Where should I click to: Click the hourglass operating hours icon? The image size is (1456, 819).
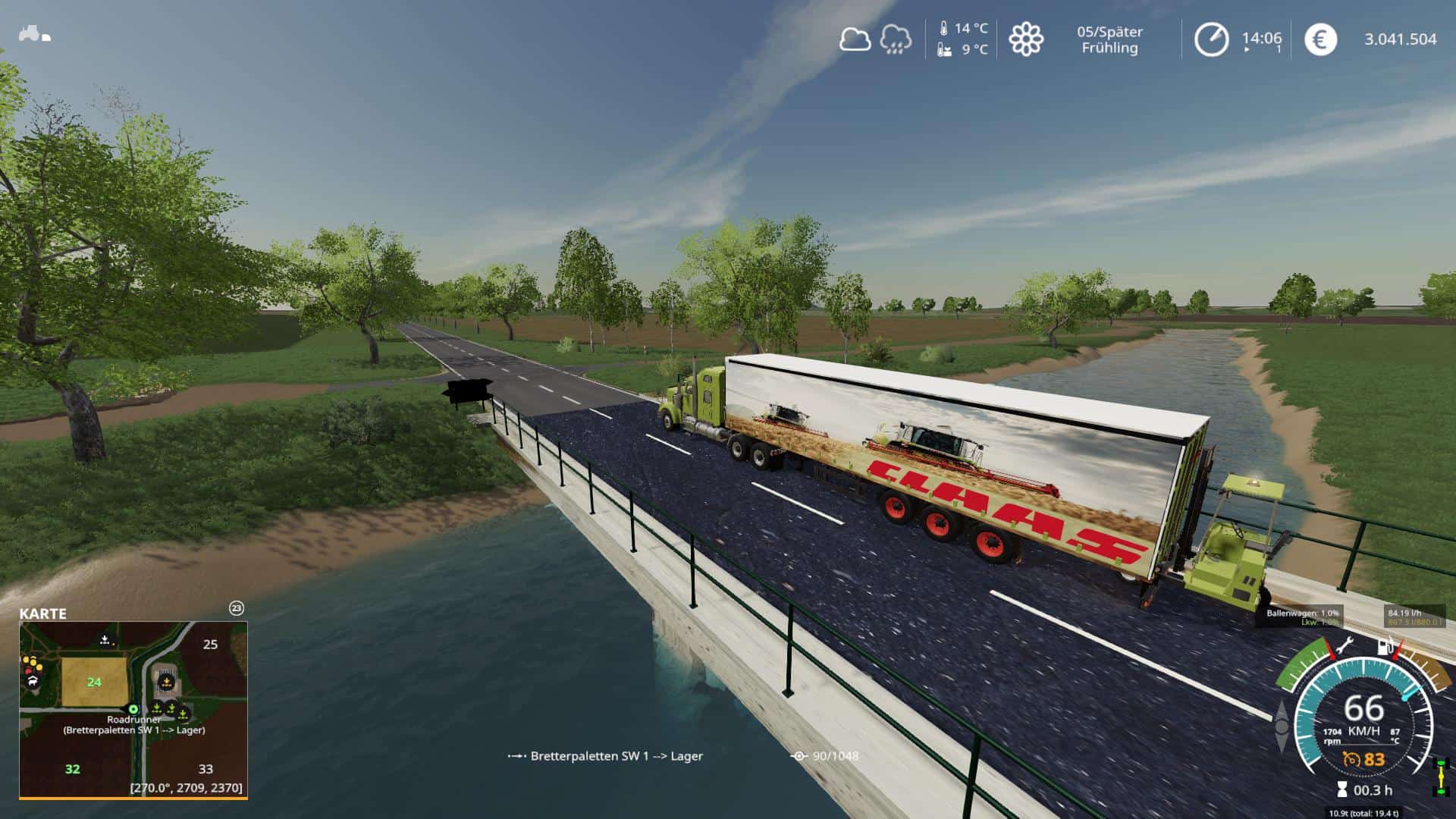[x=1342, y=790]
